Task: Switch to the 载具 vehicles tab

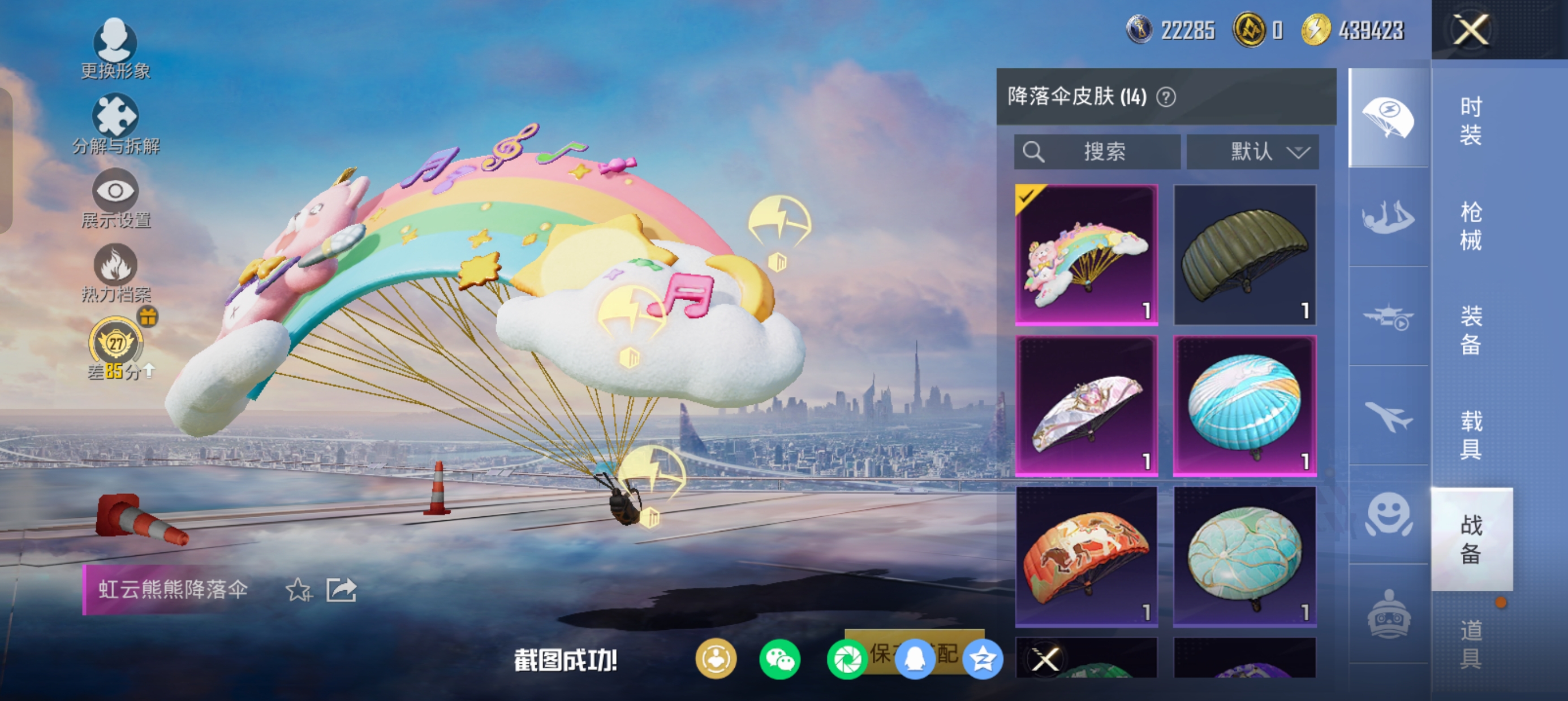Action: 1471,435
